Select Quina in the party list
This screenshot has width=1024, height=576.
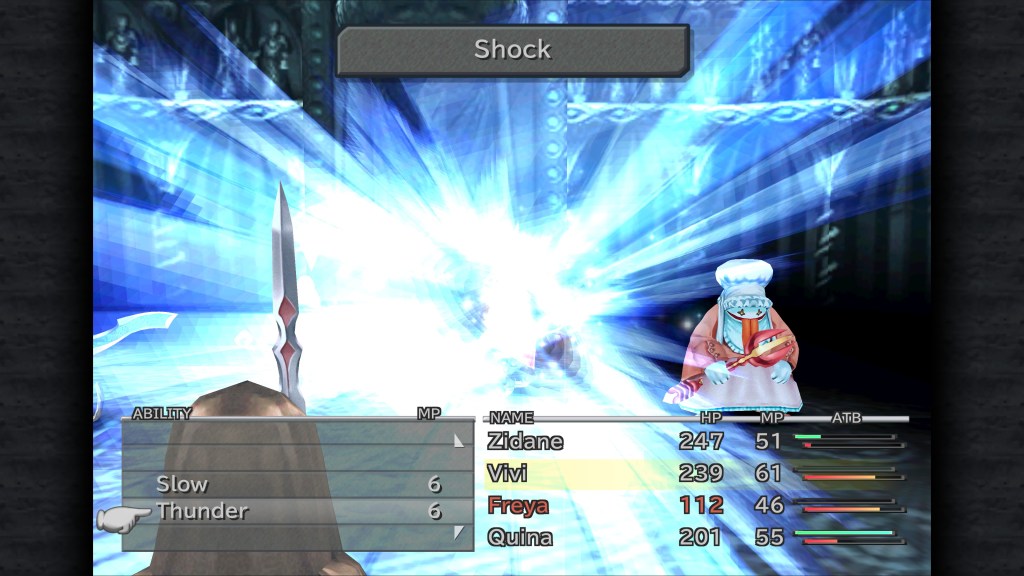pos(518,537)
